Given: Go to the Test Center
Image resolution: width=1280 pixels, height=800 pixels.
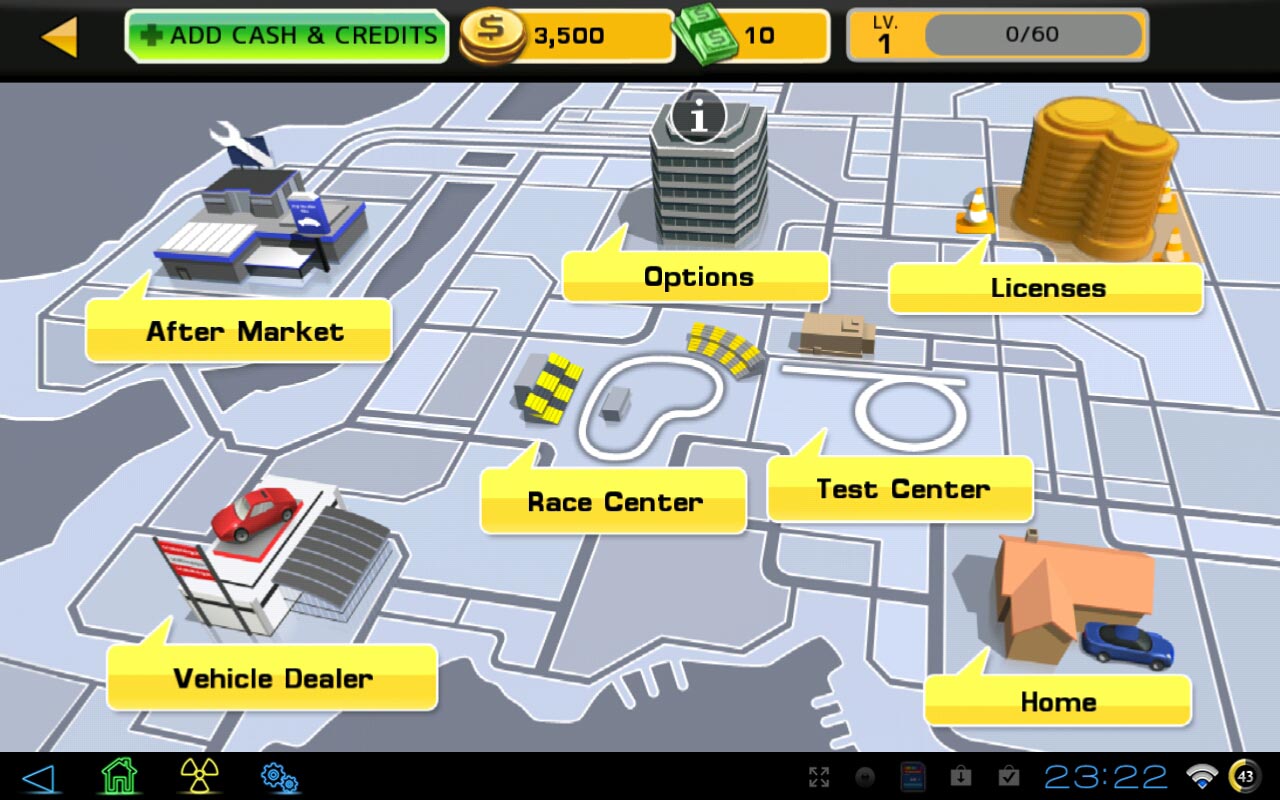Looking at the screenshot, I should click(901, 489).
